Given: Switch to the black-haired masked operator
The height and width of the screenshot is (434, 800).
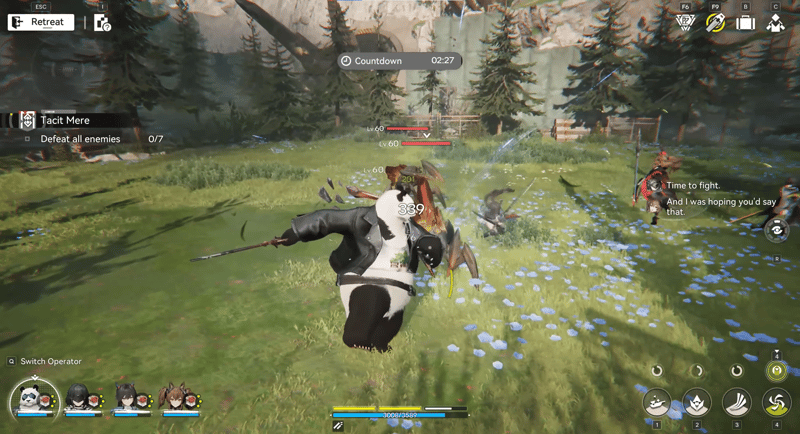Looking at the screenshot, I should [80, 399].
